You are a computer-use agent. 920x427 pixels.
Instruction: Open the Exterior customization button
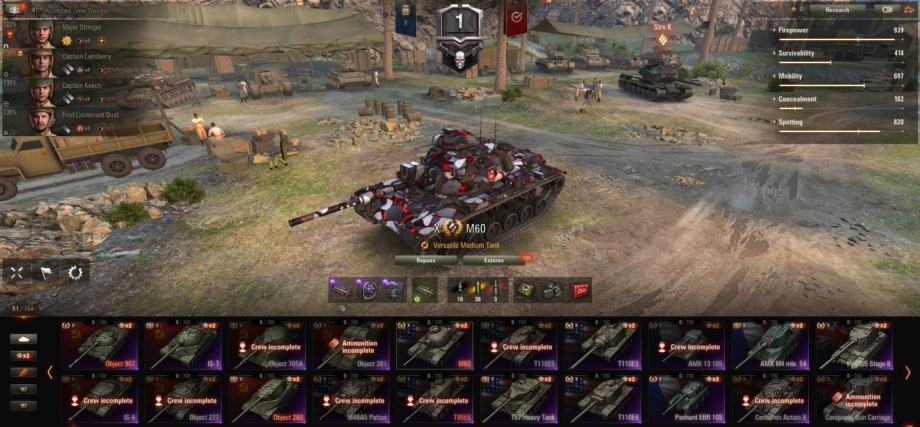click(x=495, y=259)
